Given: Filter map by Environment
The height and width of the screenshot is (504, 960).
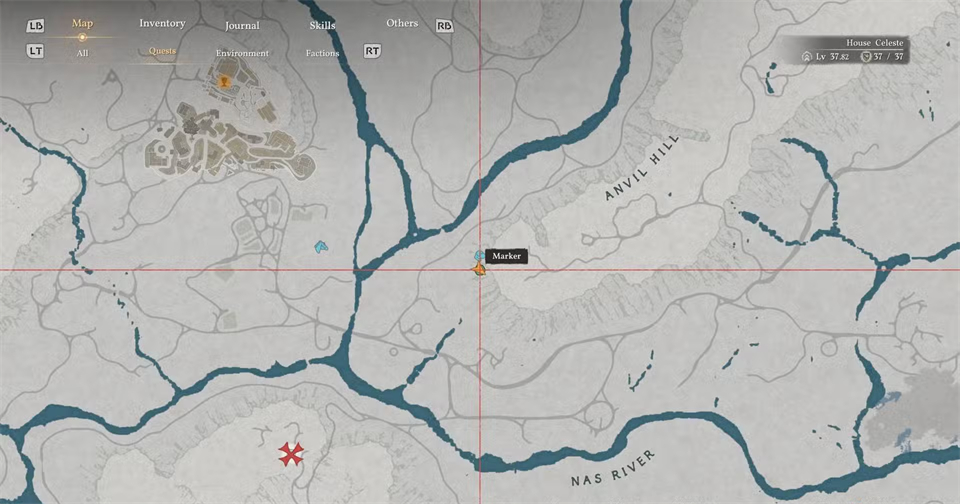Looking at the screenshot, I should click(x=242, y=53).
